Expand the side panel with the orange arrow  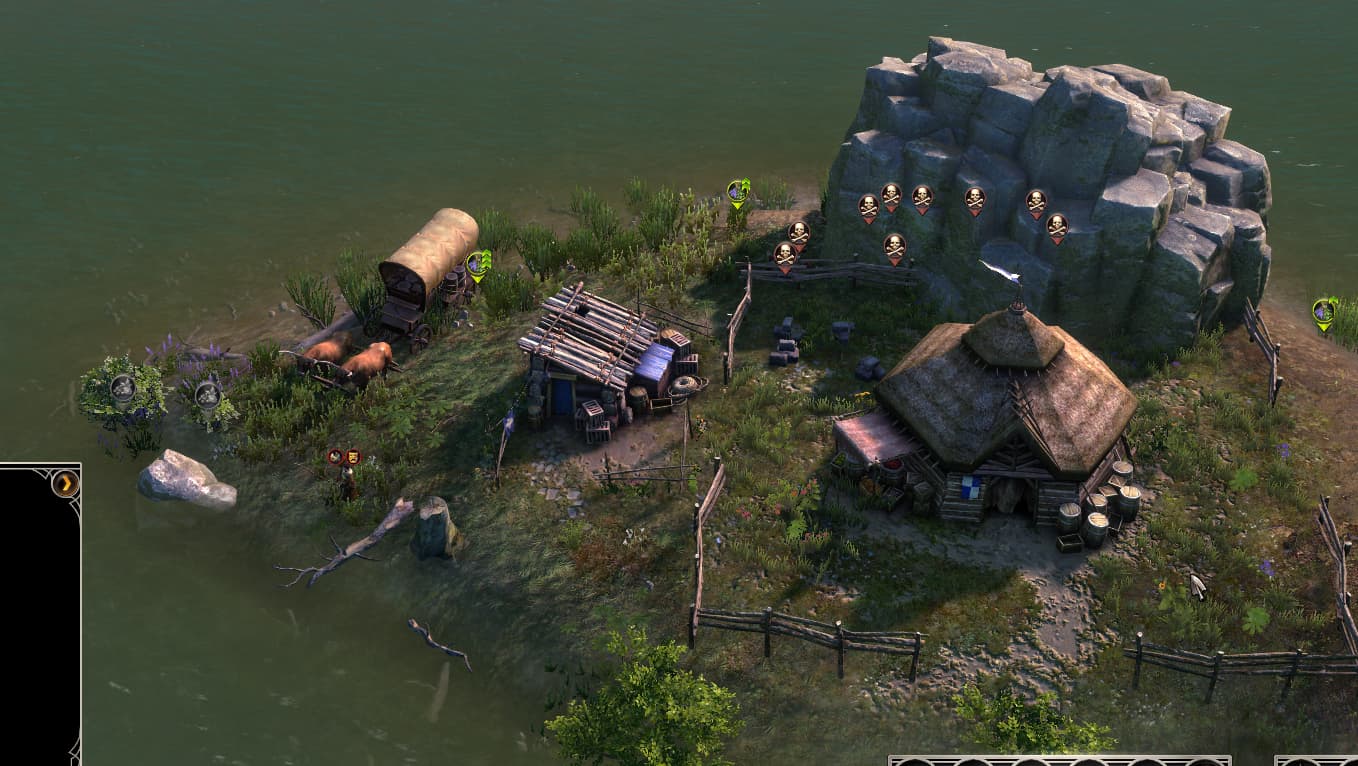click(x=65, y=484)
